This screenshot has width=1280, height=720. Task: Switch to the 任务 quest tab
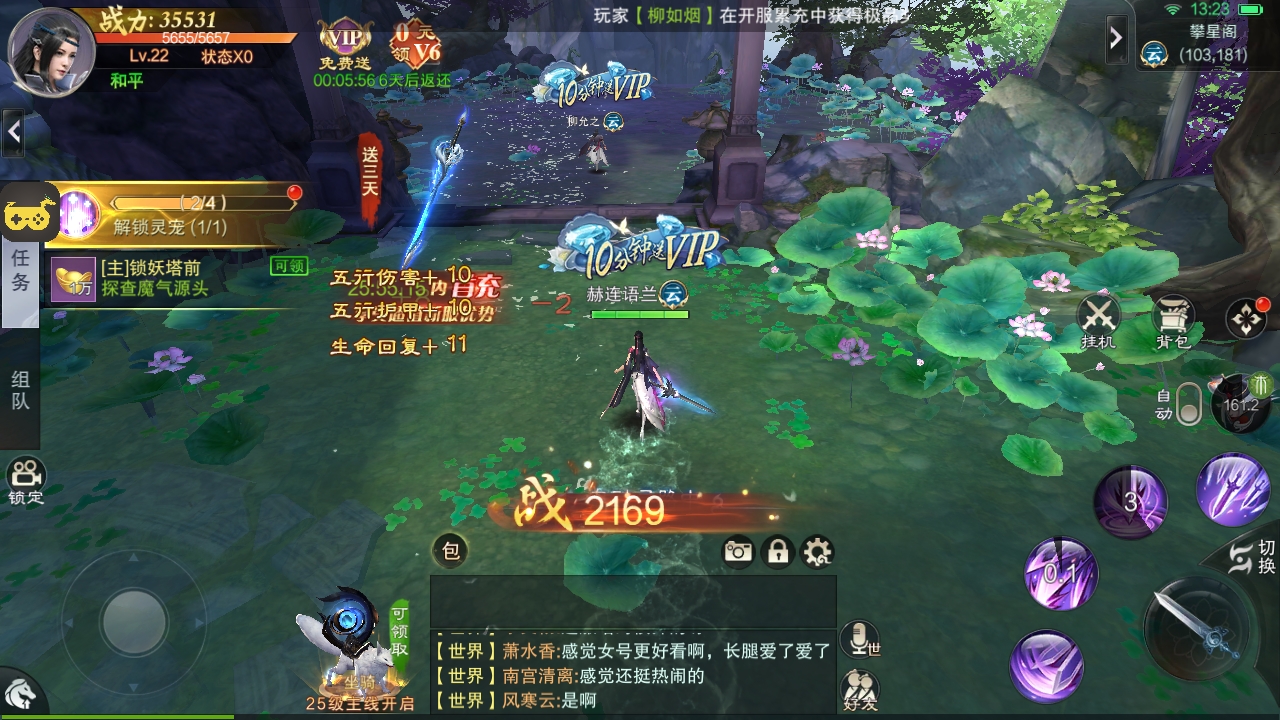click(x=20, y=270)
